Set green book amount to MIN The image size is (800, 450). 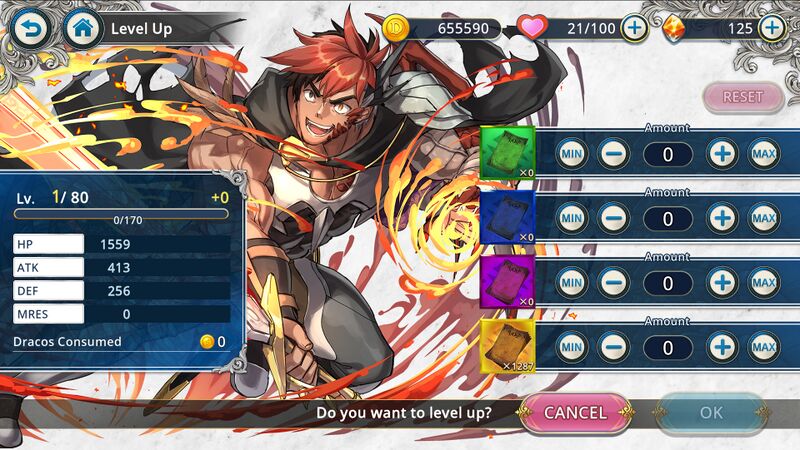(572, 153)
